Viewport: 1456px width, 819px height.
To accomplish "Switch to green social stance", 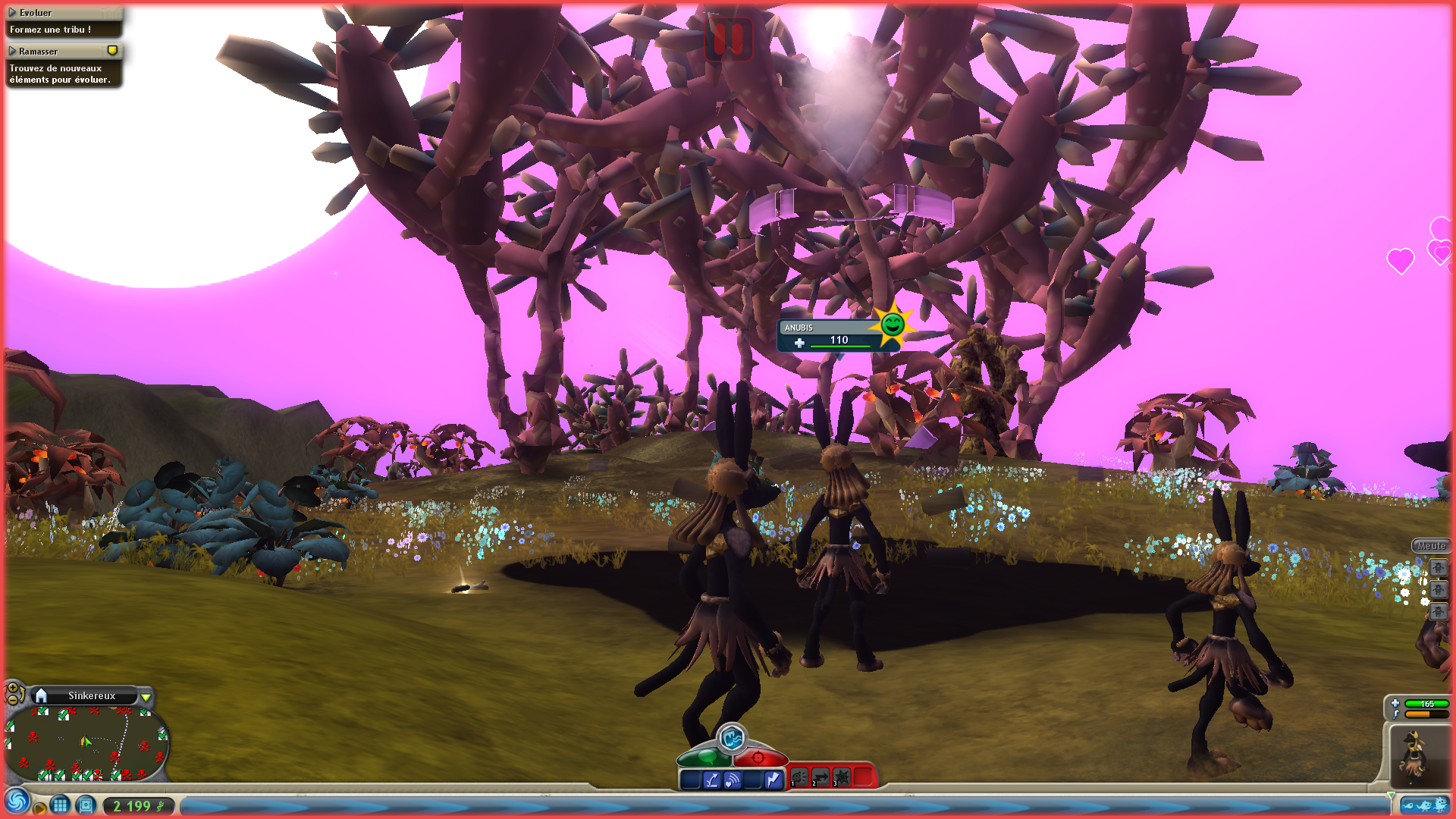I will [704, 757].
